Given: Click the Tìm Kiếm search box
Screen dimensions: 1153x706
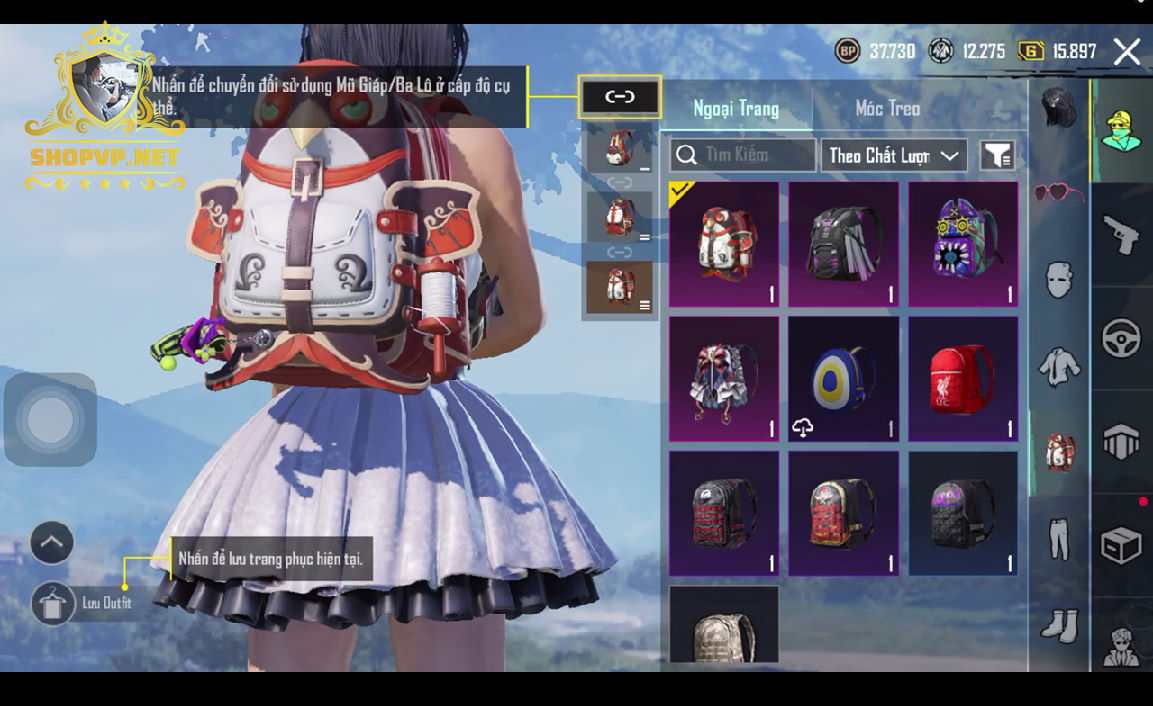Looking at the screenshot, I should click(x=743, y=155).
